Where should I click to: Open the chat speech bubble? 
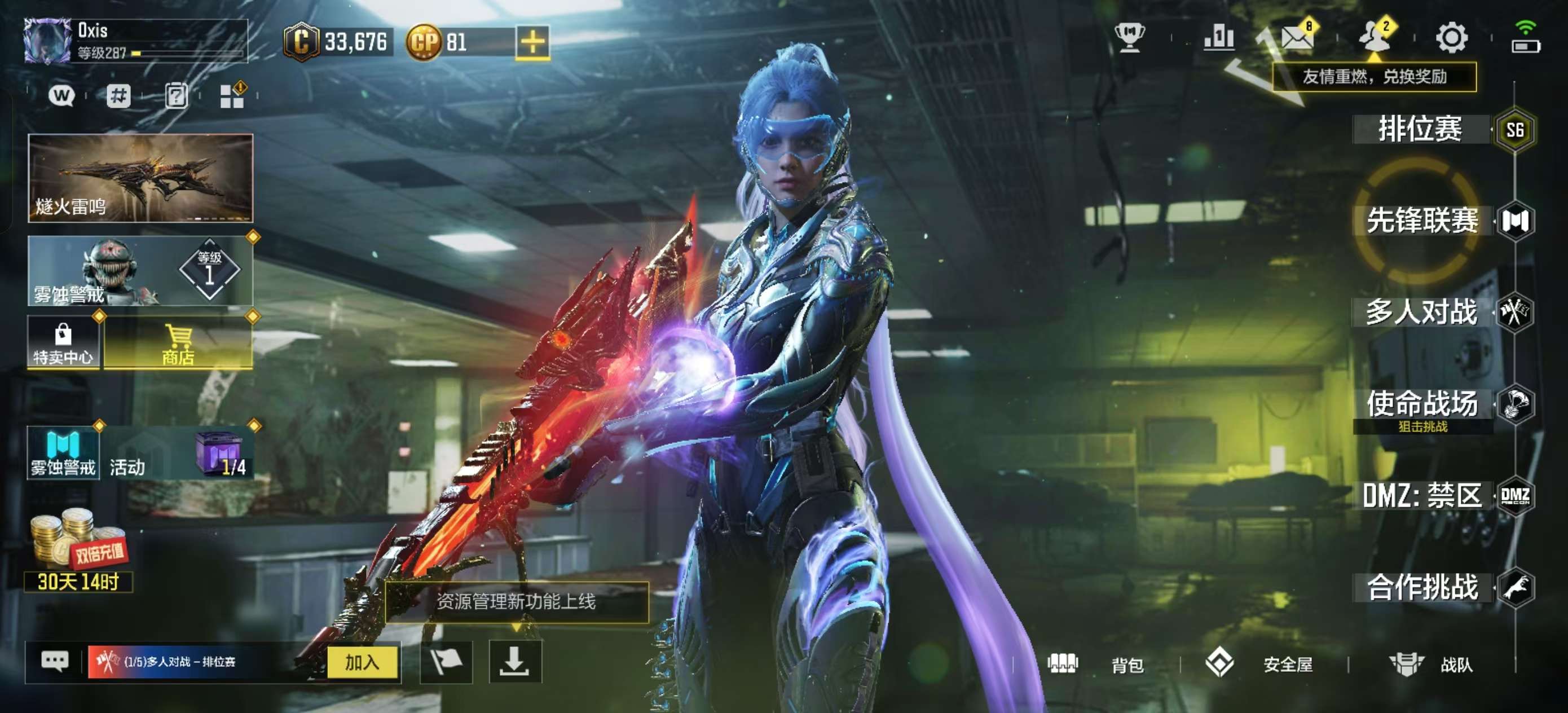(55, 661)
